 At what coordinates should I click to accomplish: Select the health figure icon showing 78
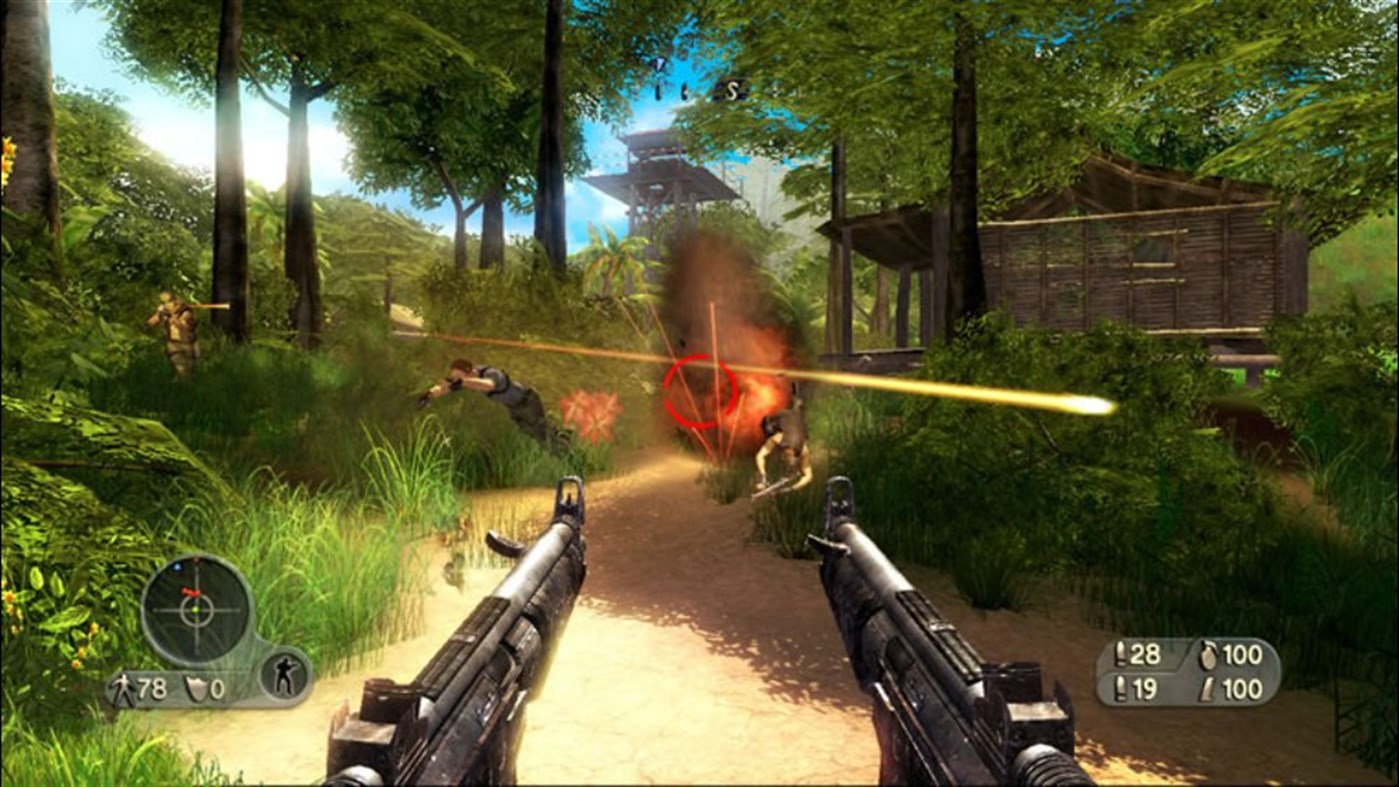(124, 687)
